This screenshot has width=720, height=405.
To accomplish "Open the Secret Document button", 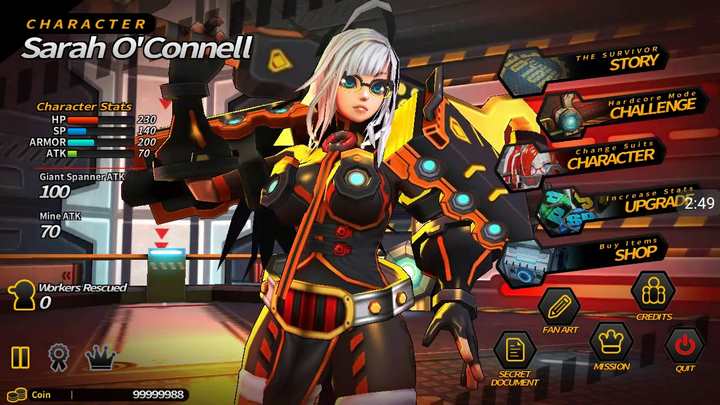I will point(515,351).
